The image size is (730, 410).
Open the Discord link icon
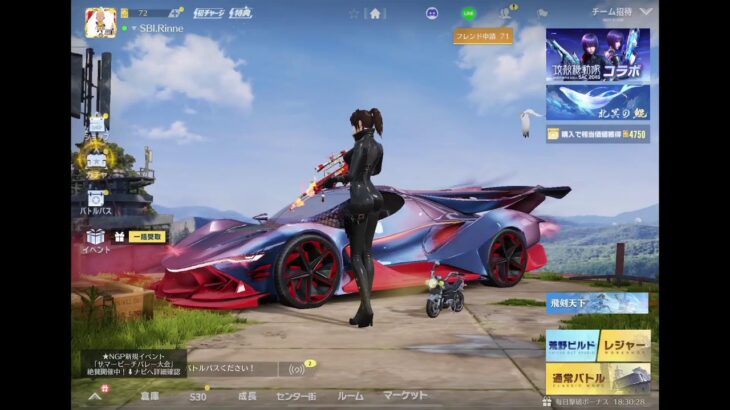tap(432, 13)
